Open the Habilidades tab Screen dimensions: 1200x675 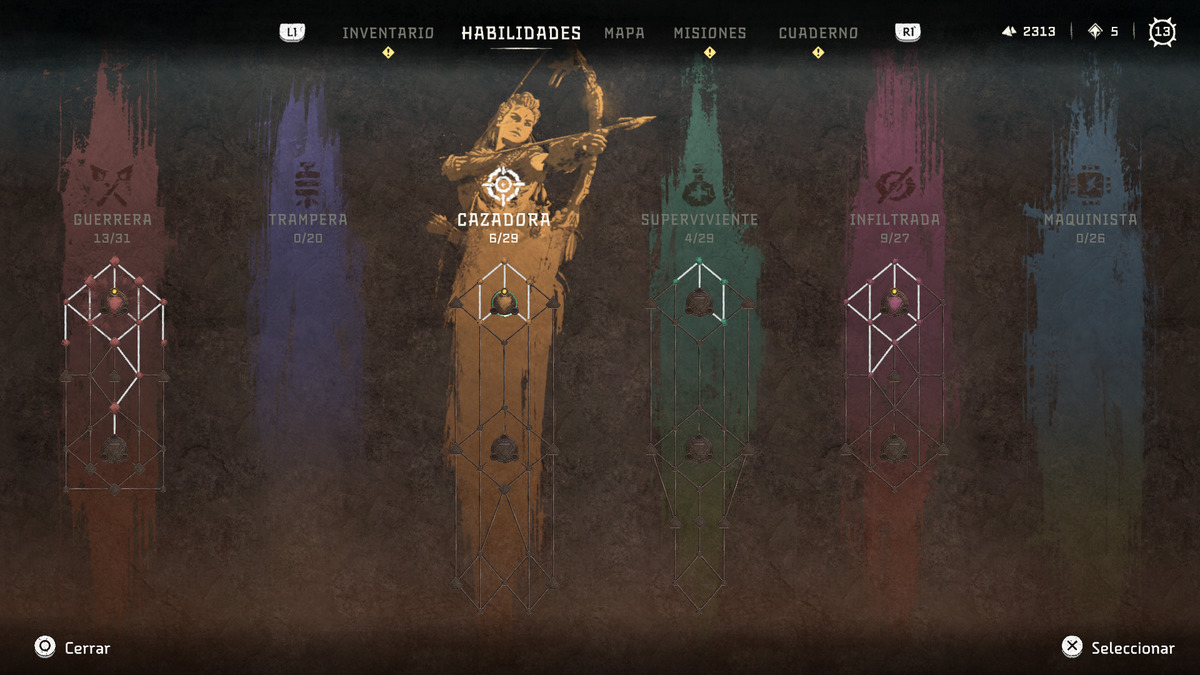click(521, 33)
